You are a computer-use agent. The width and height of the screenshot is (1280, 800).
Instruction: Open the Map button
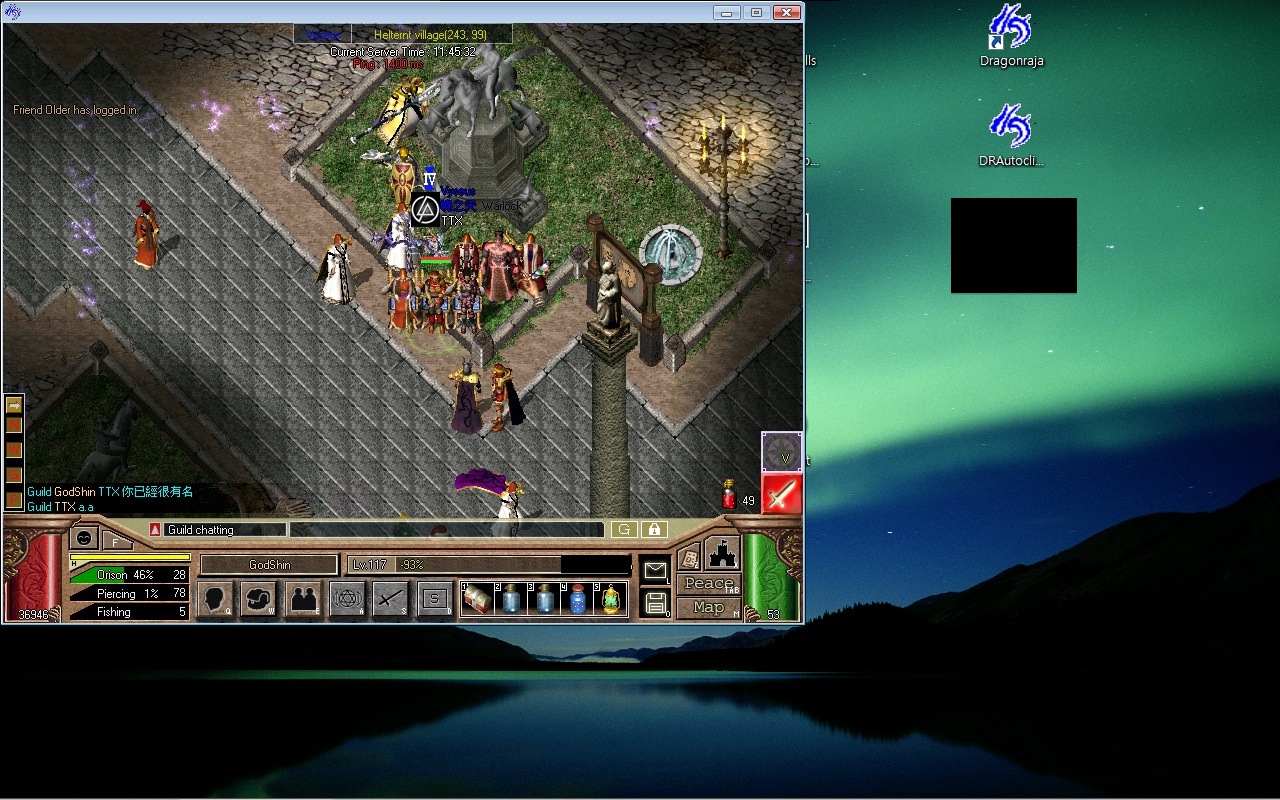pos(708,607)
